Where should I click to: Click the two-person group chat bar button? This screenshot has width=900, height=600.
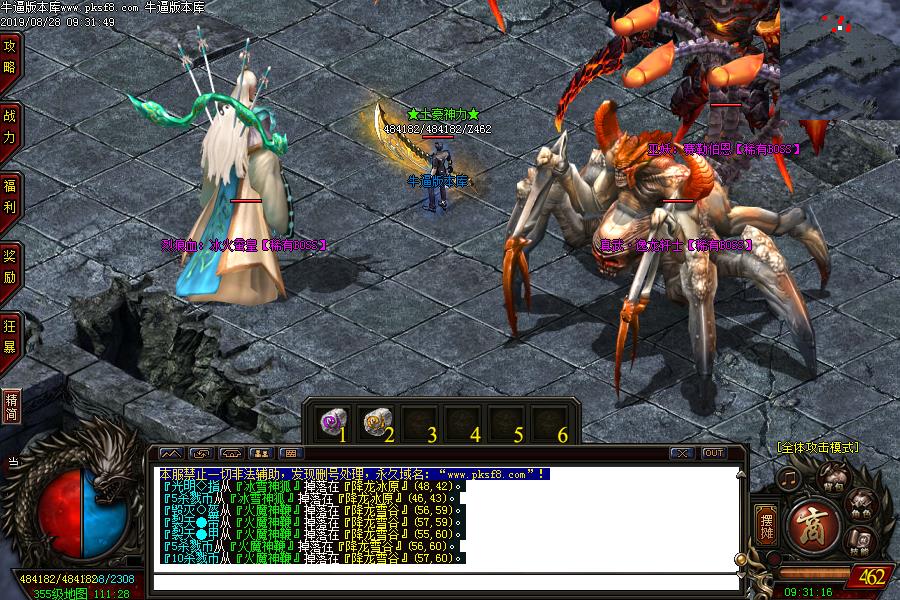tap(263, 453)
